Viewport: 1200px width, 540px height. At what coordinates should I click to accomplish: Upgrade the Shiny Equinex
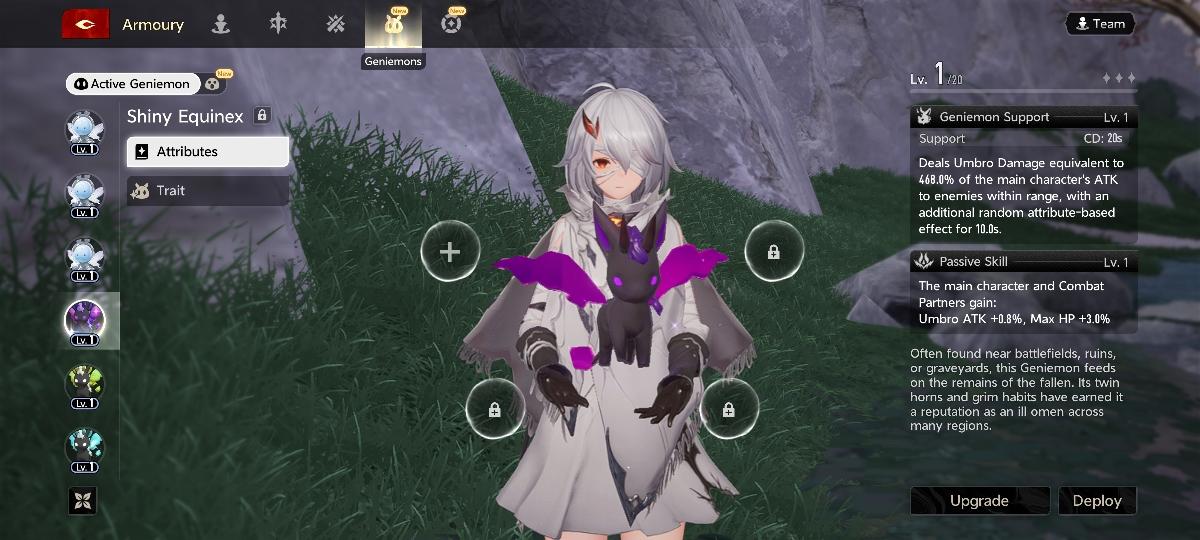click(x=979, y=500)
